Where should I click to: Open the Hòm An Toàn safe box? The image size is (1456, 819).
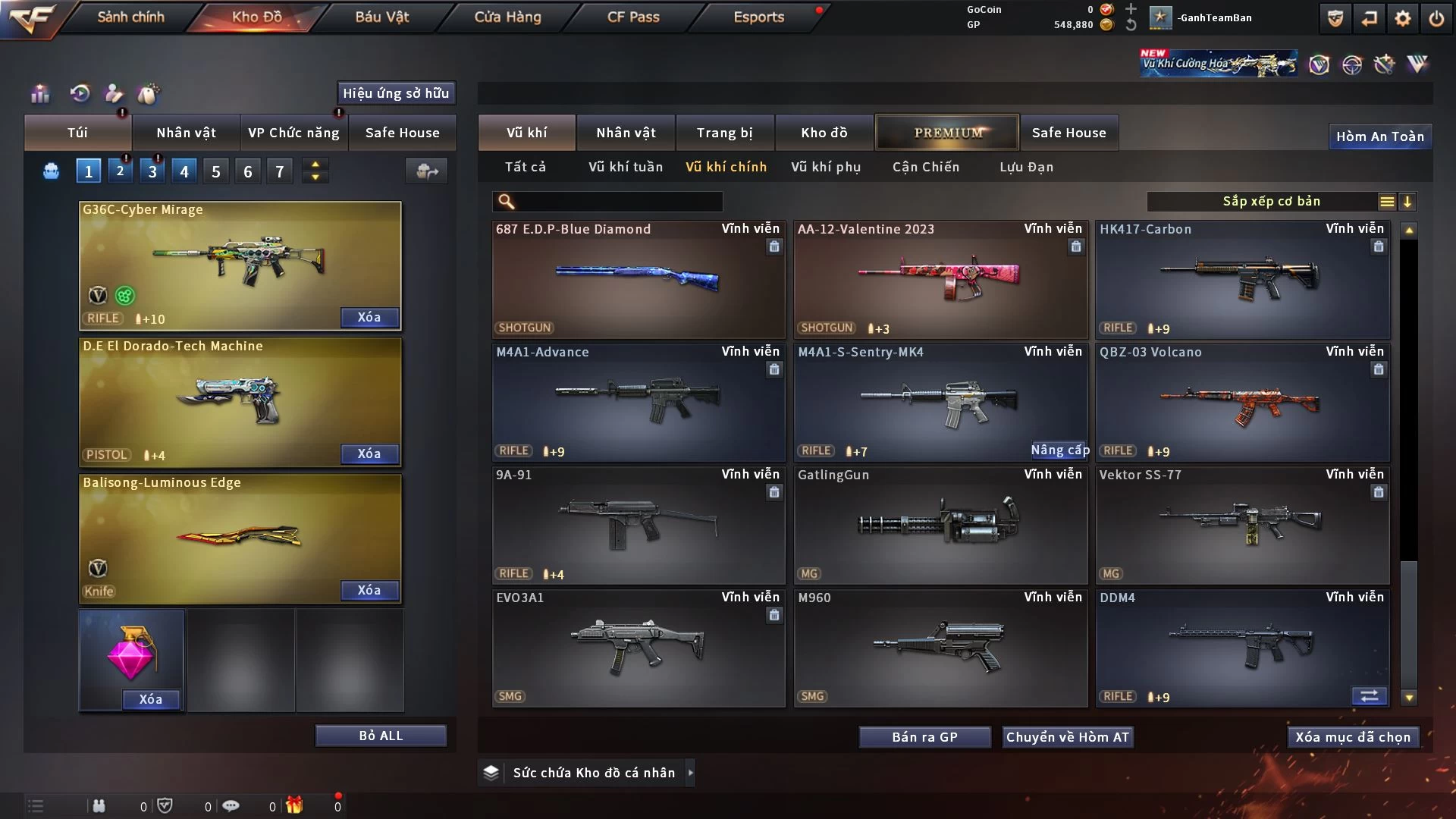1379,136
